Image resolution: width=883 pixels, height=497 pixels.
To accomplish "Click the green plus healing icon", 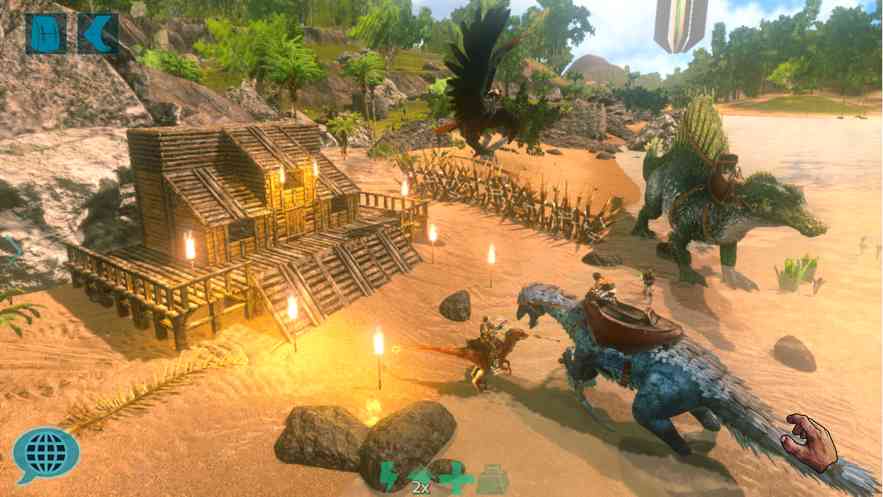I will pyautogui.click(x=457, y=478).
